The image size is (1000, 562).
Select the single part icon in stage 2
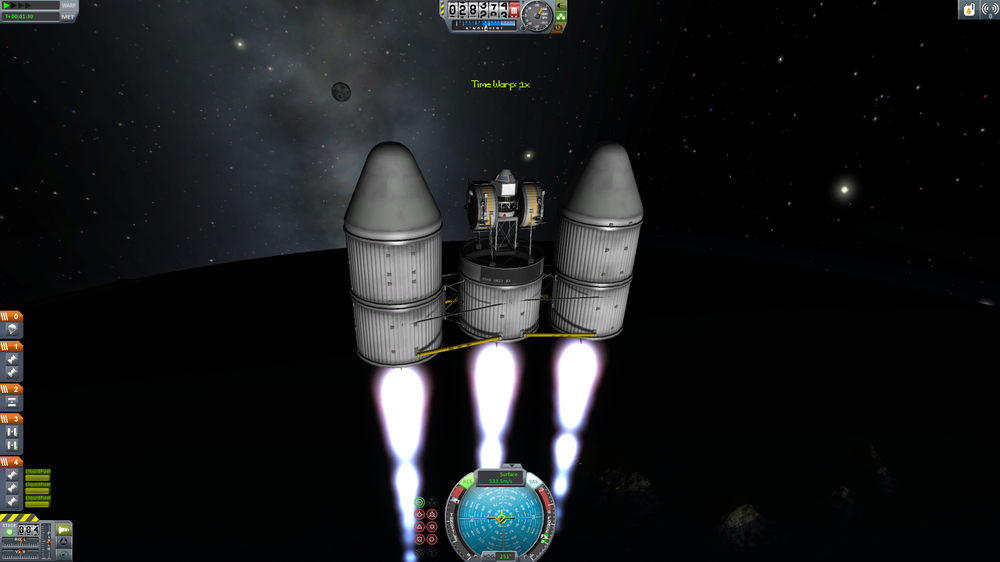click(x=12, y=401)
